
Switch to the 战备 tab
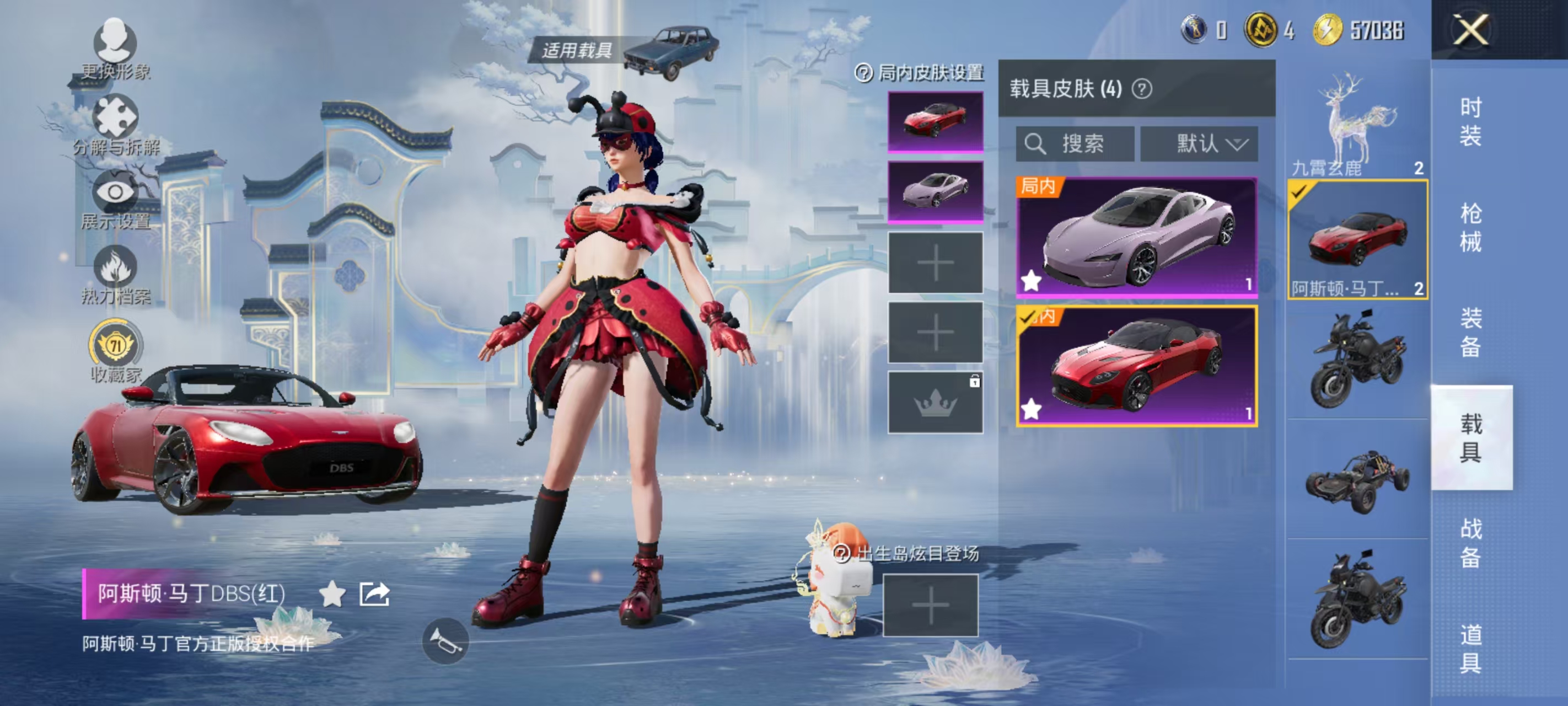1470,543
